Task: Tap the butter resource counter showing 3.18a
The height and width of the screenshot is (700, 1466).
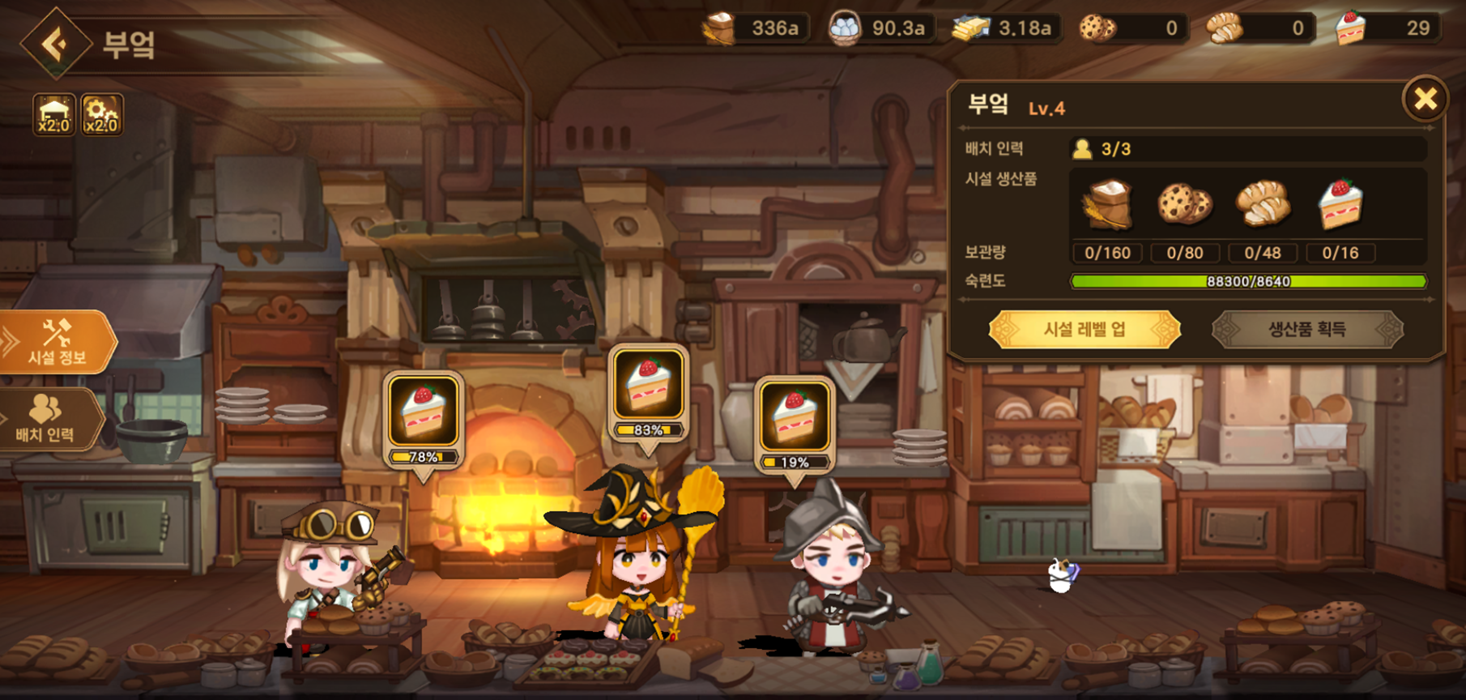Action: (1004, 28)
